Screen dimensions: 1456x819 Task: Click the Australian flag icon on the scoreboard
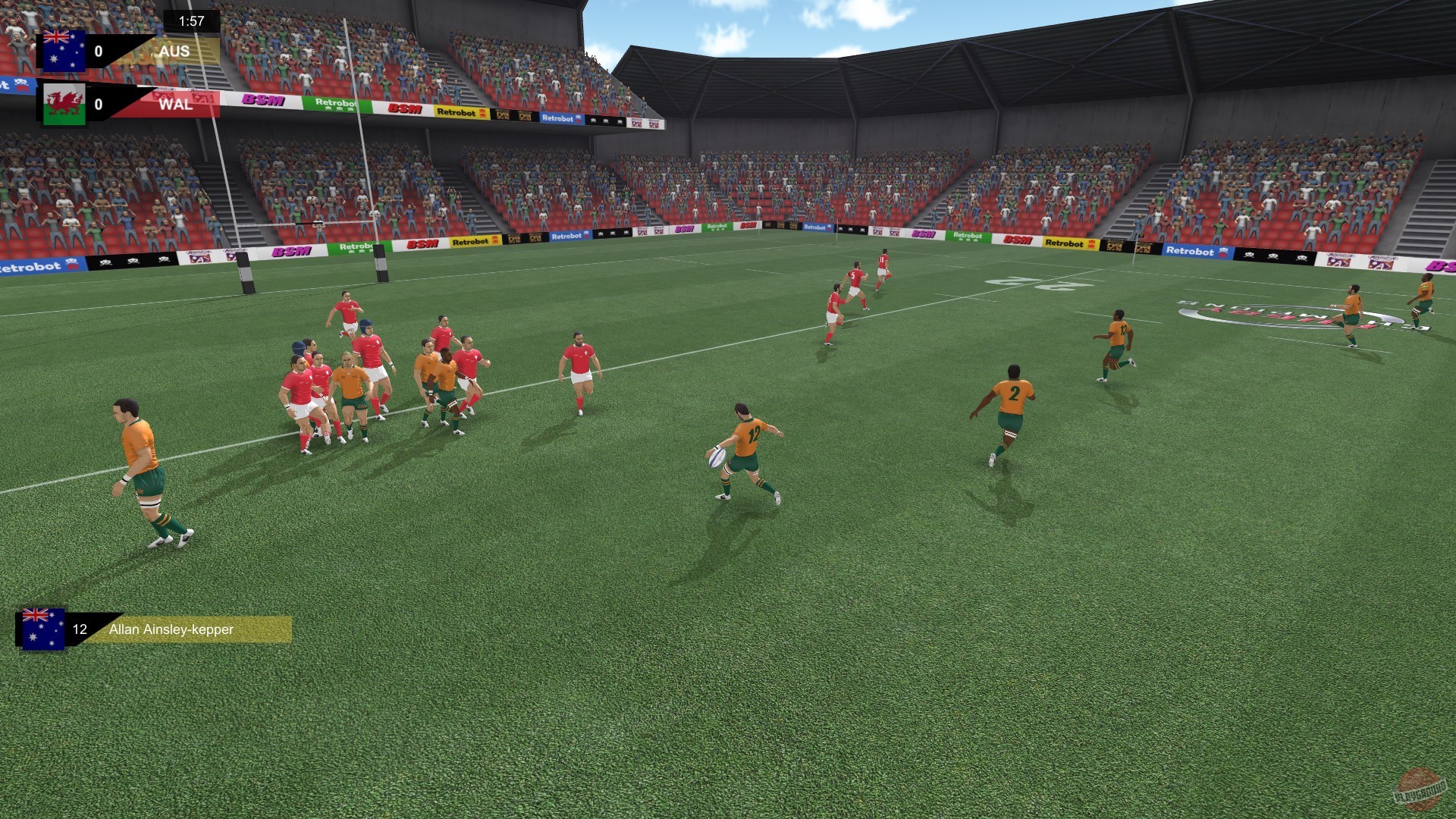pos(64,52)
